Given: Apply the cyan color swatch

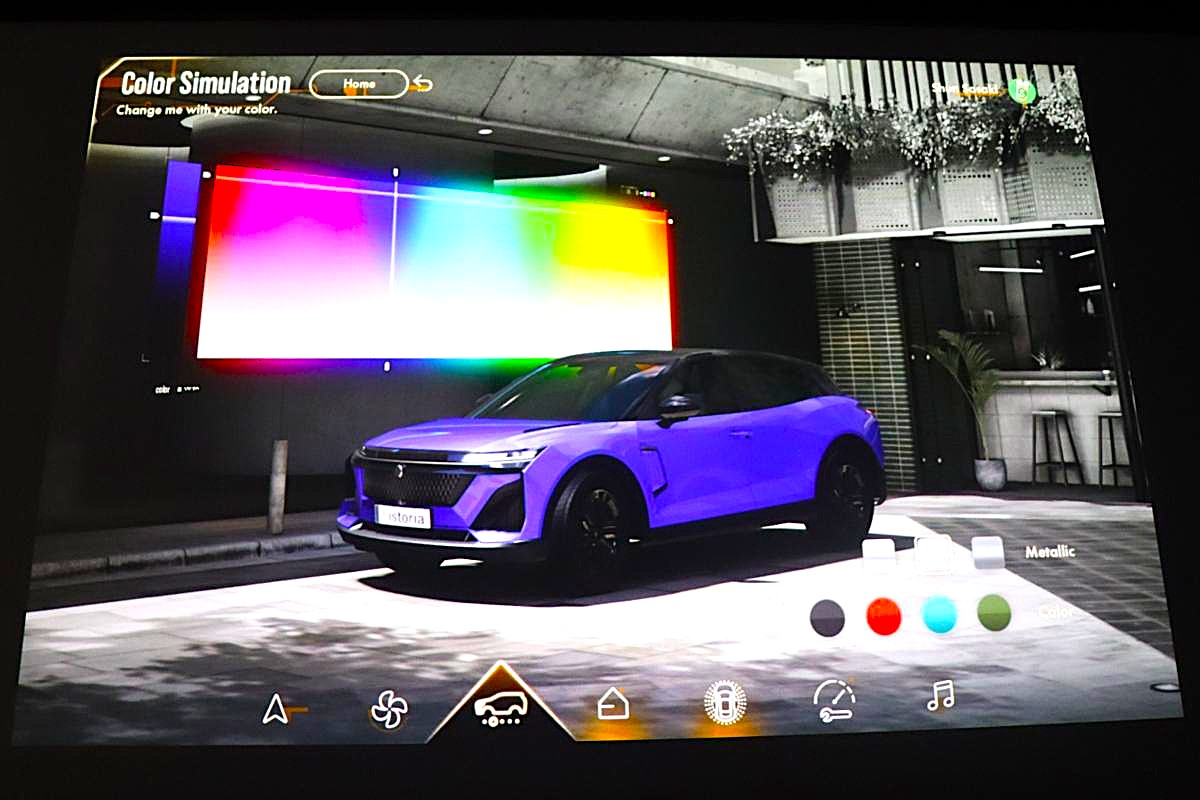Looking at the screenshot, I should coord(939,615).
